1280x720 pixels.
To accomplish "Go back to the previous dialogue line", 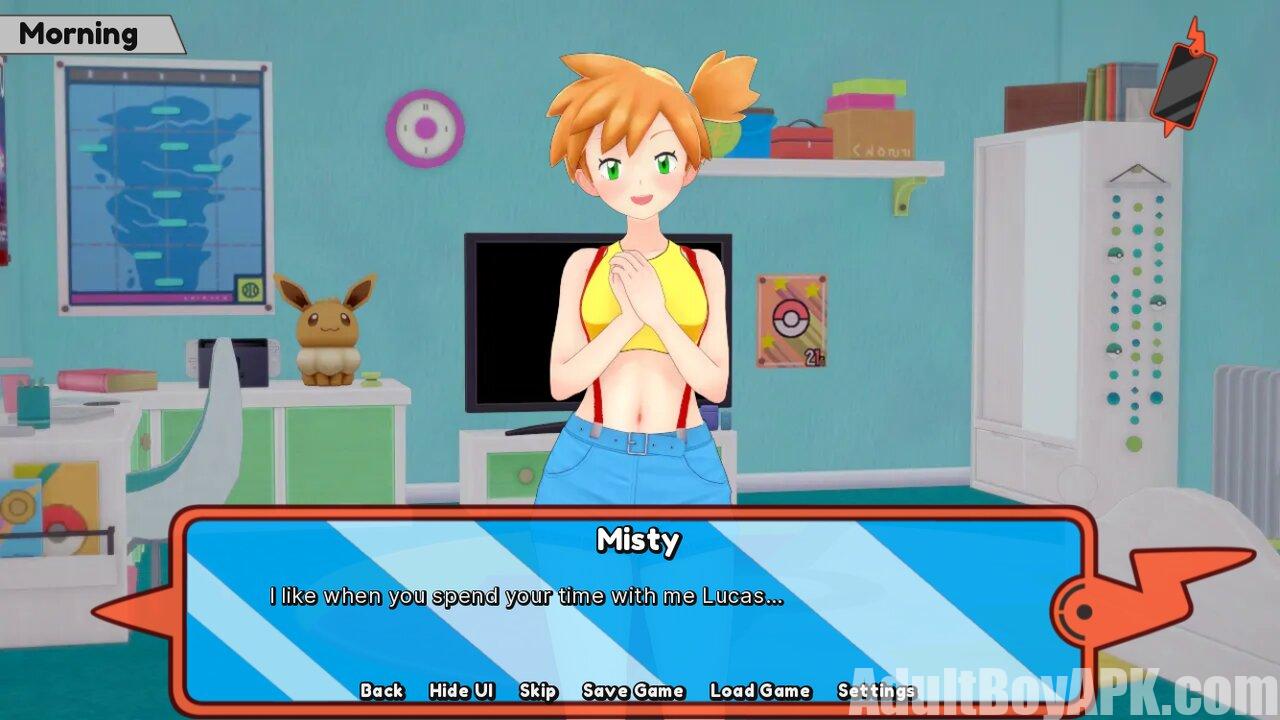I will click(382, 691).
